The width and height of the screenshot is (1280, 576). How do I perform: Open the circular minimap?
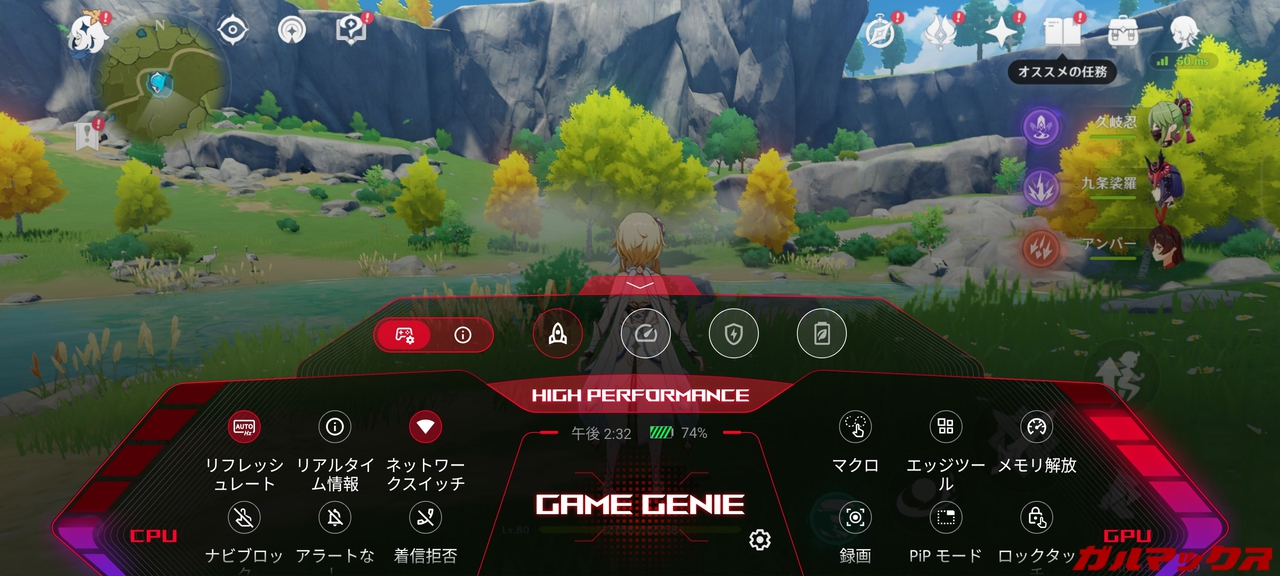[160, 82]
